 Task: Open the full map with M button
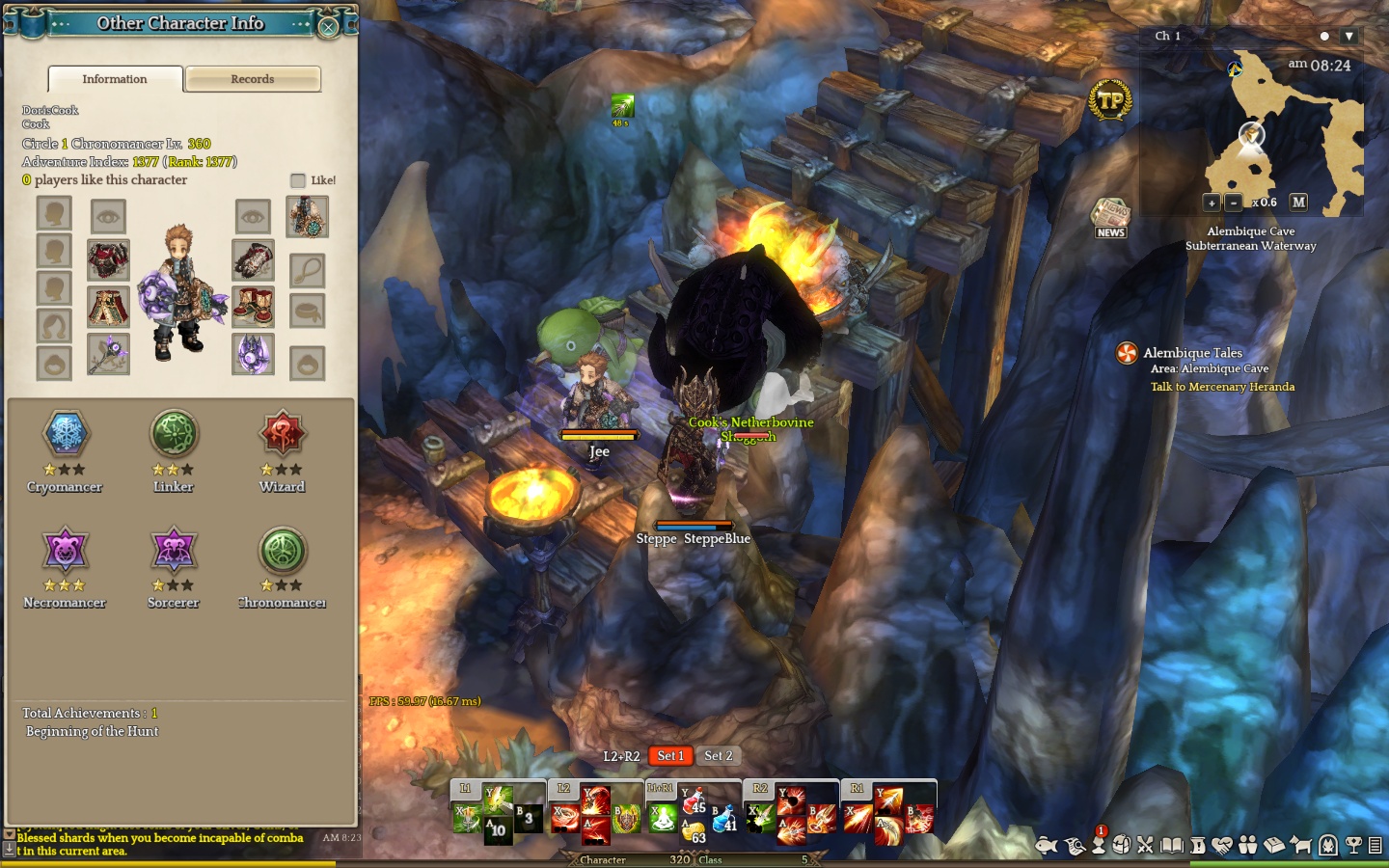(x=1298, y=203)
